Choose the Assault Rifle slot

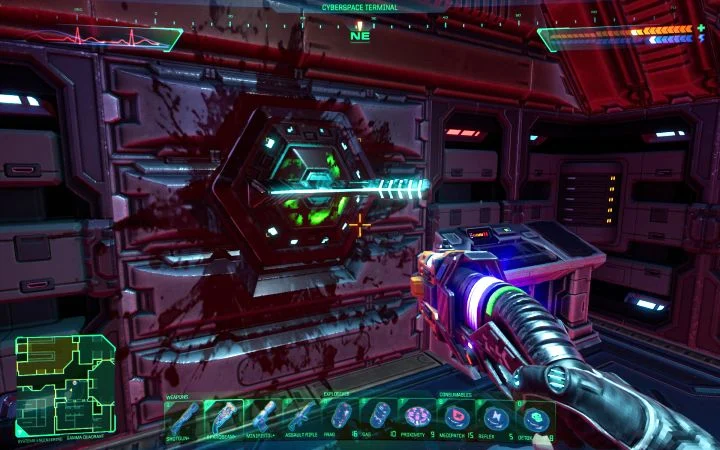pyautogui.click(x=303, y=417)
